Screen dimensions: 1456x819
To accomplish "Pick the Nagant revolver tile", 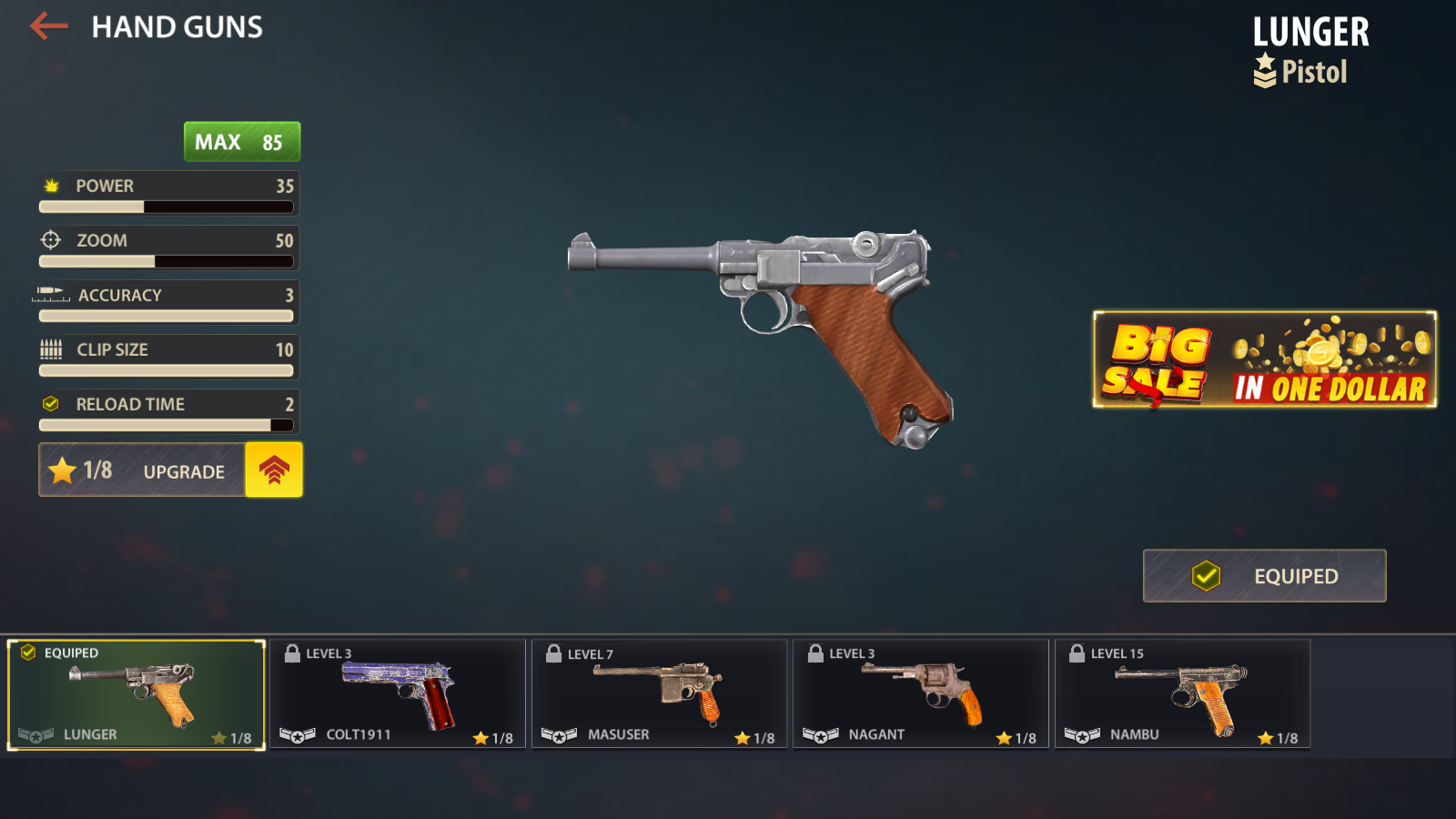I will [x=920, y=695].
